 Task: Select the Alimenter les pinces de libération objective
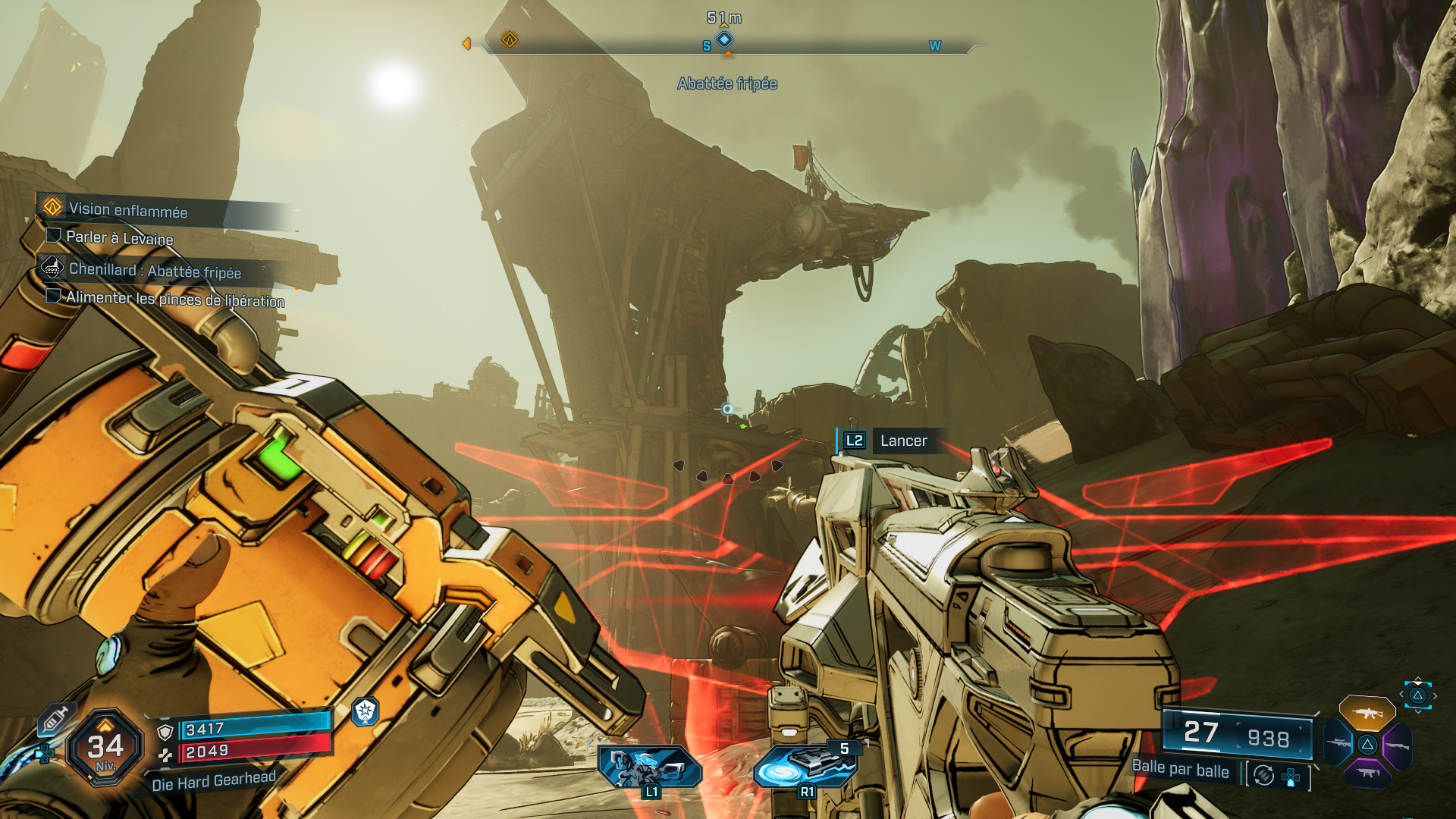[174, 299]
